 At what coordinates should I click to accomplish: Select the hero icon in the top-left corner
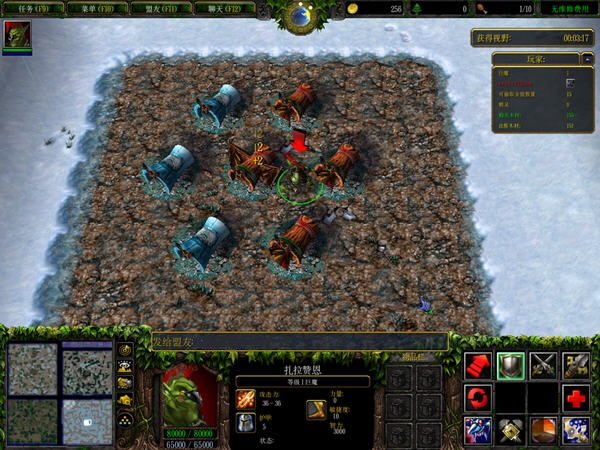click(x=17, y=35)
